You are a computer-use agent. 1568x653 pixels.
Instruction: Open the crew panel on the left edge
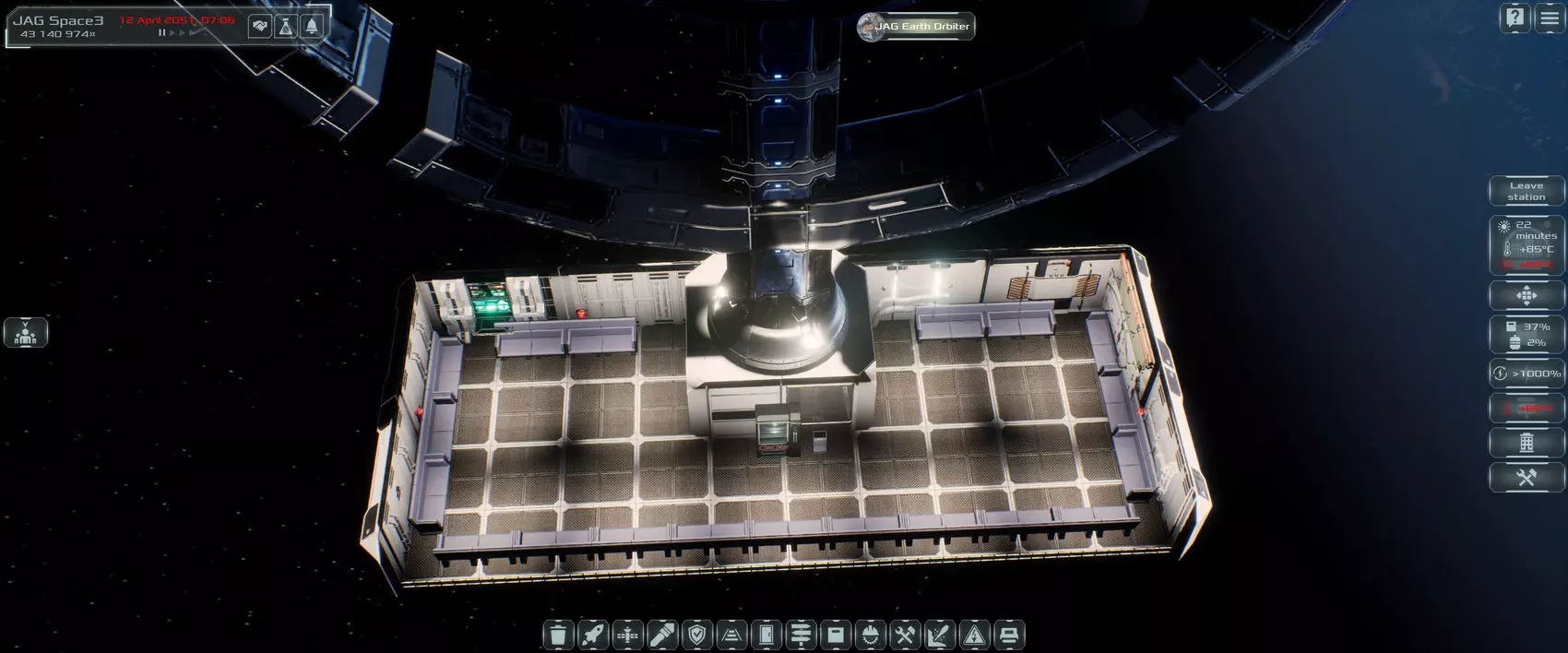click(25, 332)
